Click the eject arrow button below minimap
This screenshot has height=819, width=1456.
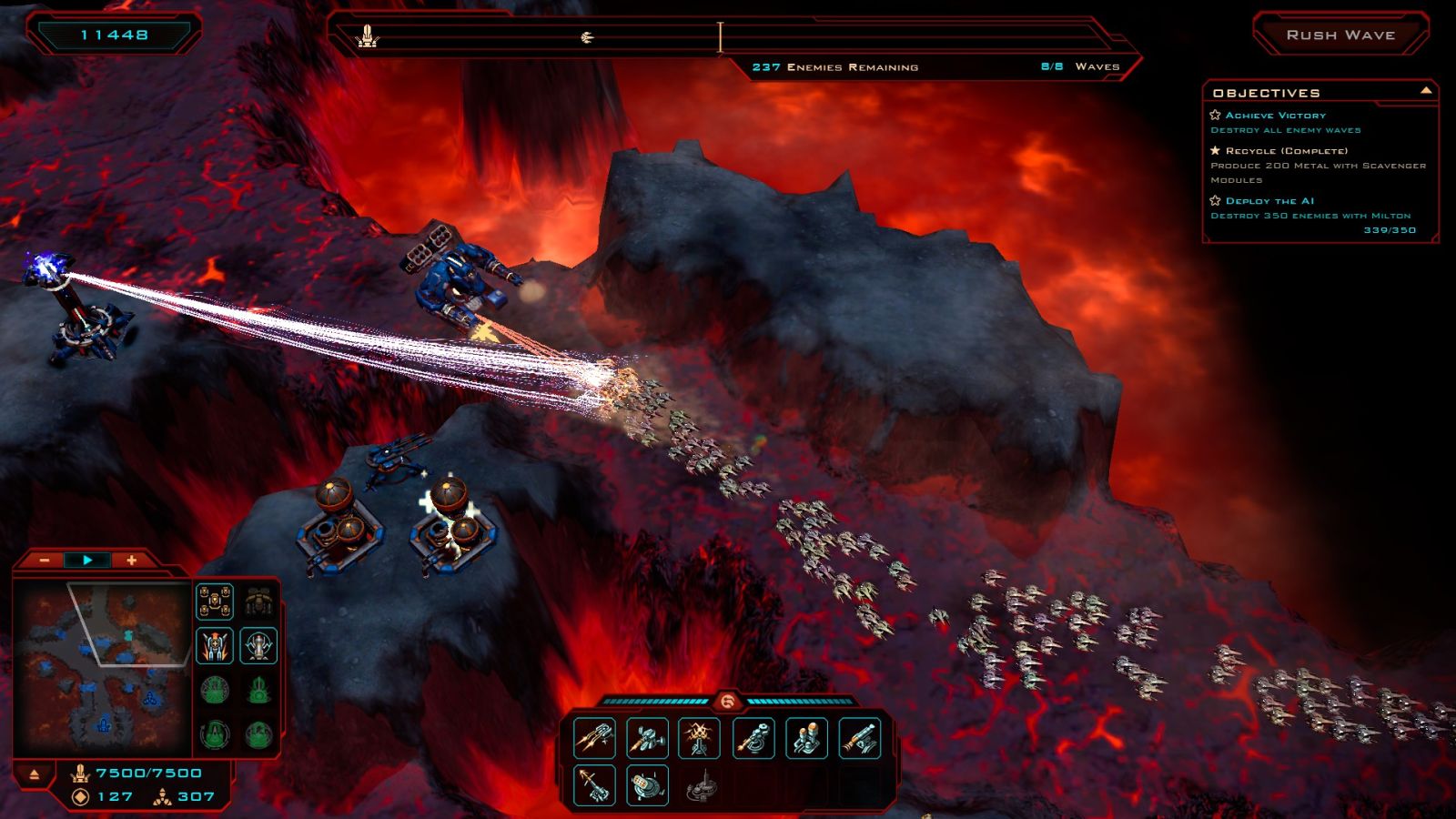point(35,774)
